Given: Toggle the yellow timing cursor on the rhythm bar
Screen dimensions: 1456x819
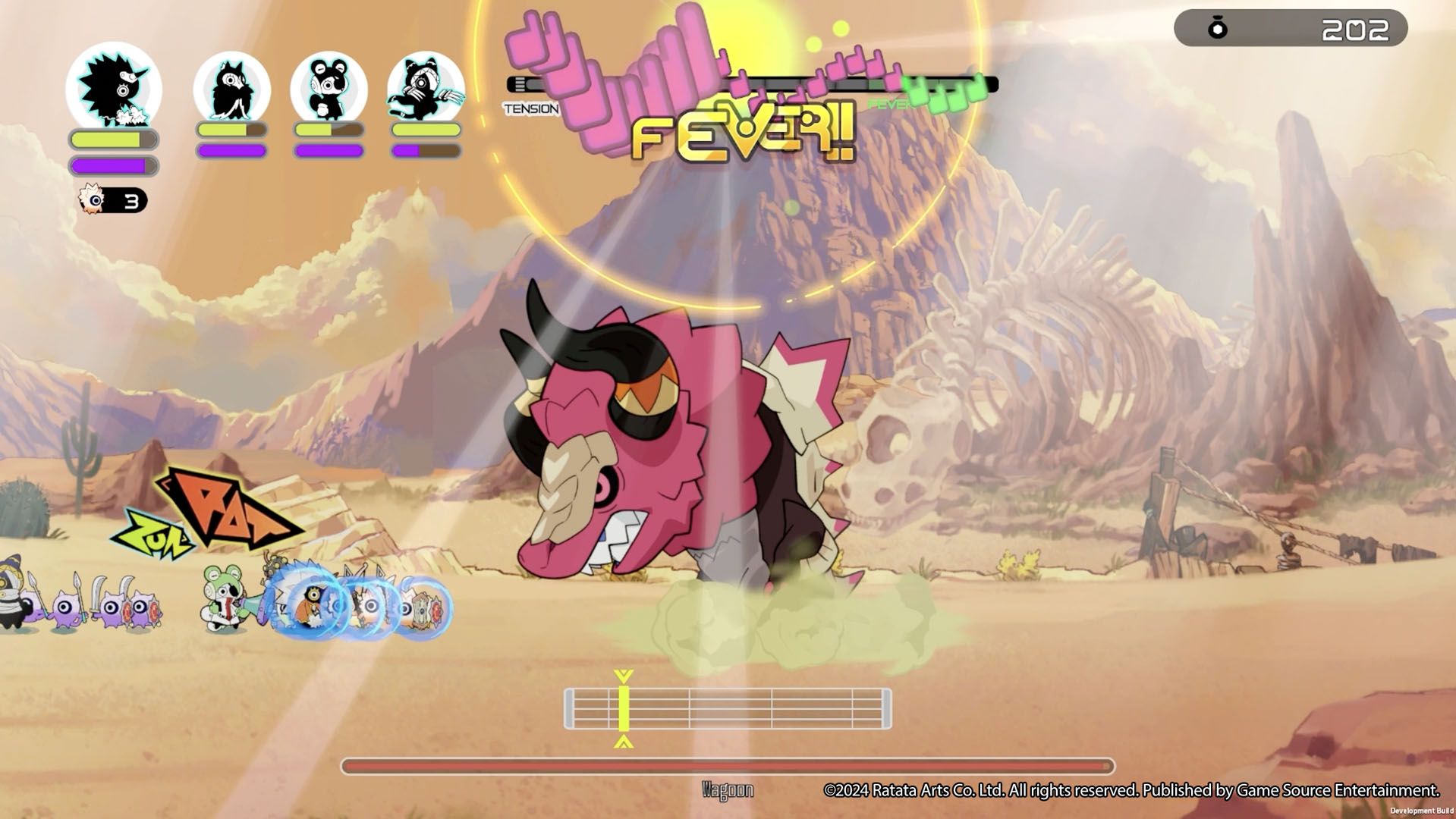Looking at the screenshot, I should (x=624, y=709).
